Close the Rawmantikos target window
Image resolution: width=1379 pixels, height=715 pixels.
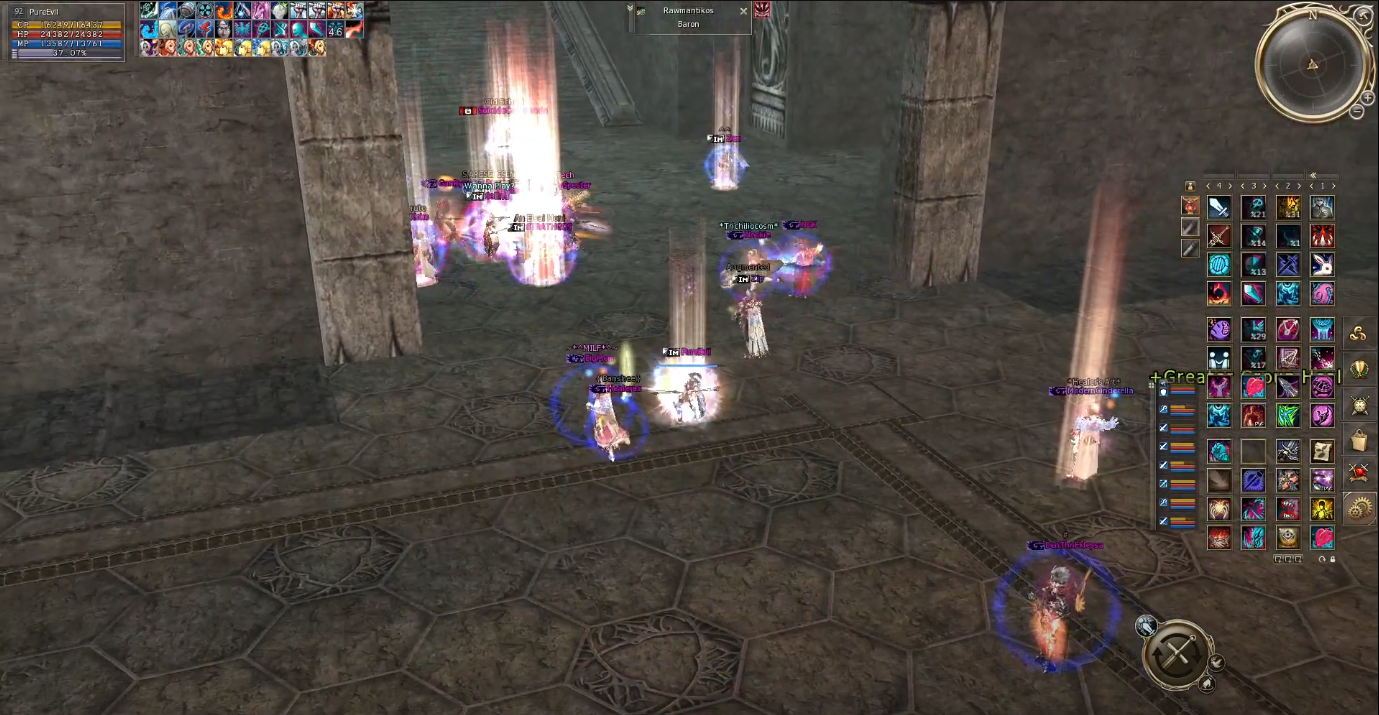[743, 11]
